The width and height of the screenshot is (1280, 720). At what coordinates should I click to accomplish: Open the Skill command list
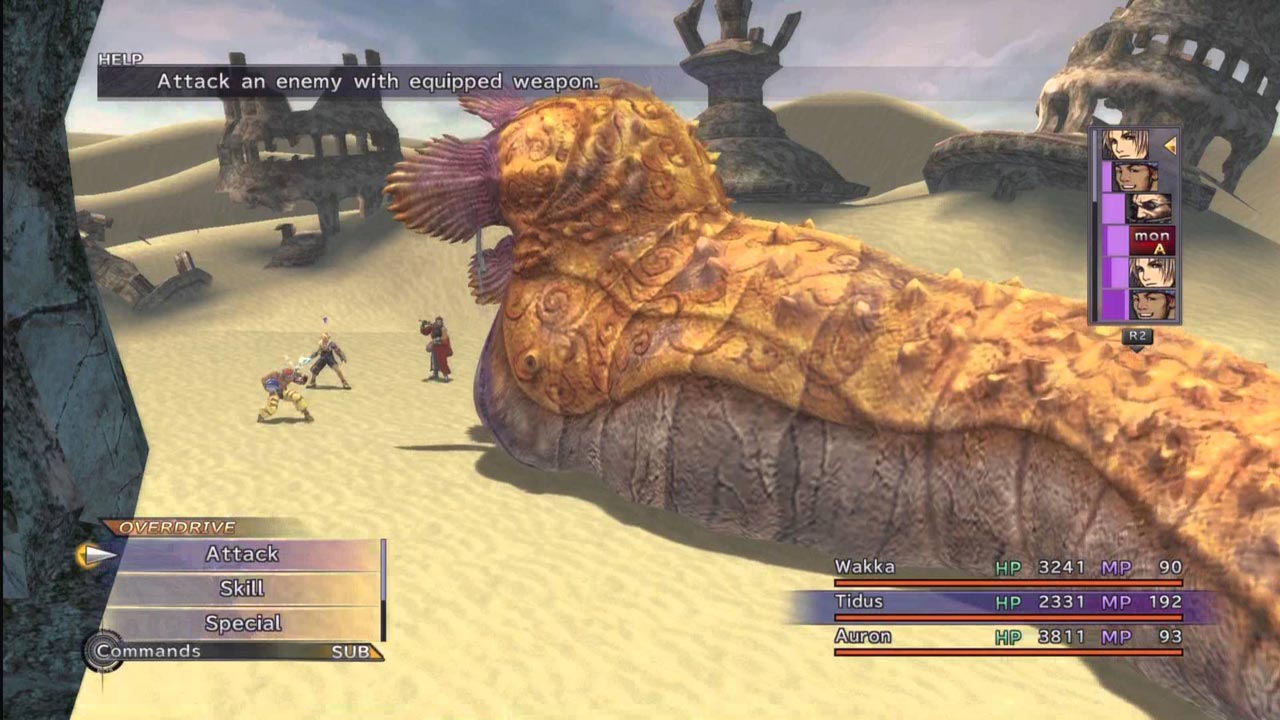(242, 588)
